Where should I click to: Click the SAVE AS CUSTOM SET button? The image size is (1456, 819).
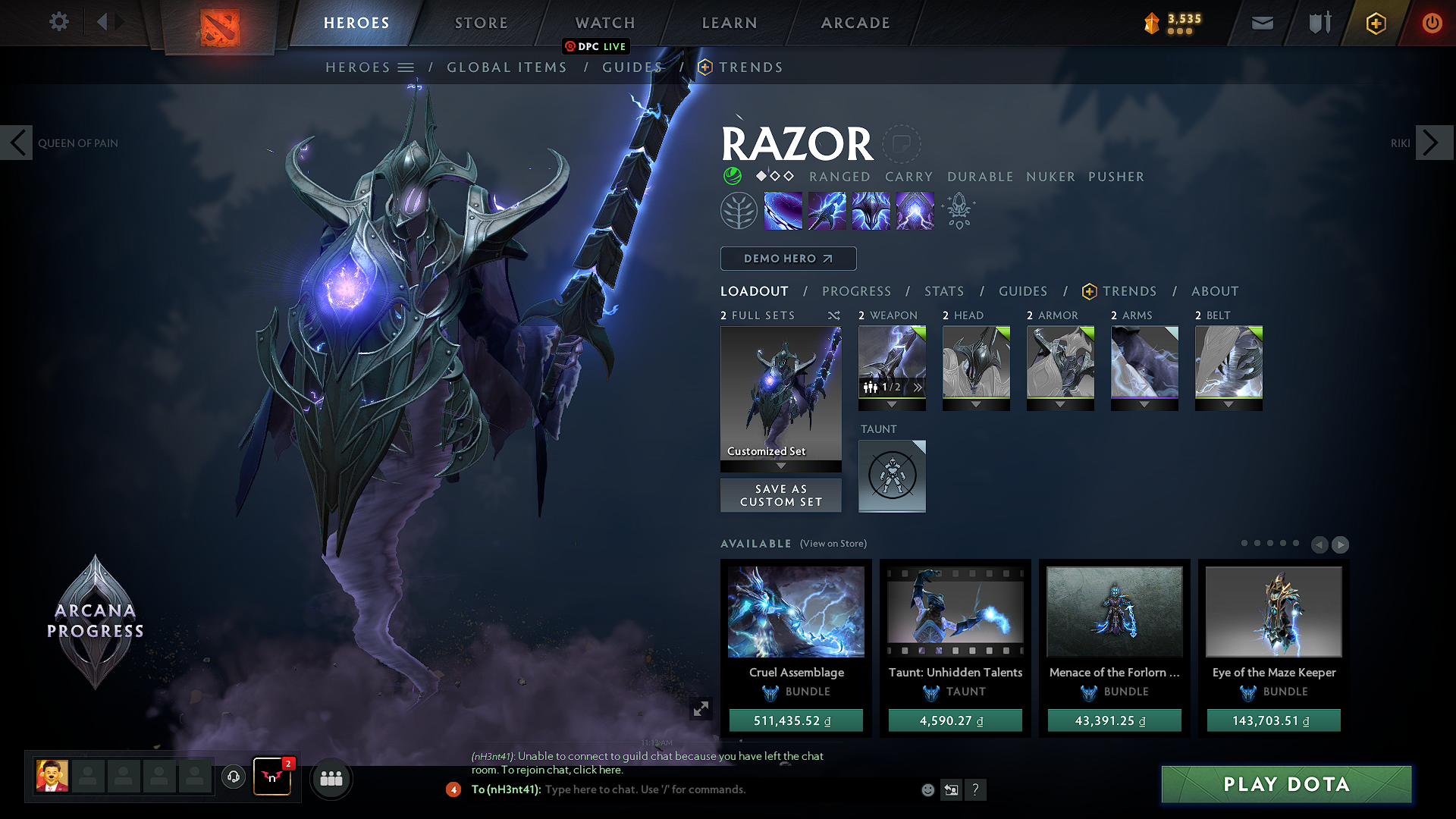[780, 495]
